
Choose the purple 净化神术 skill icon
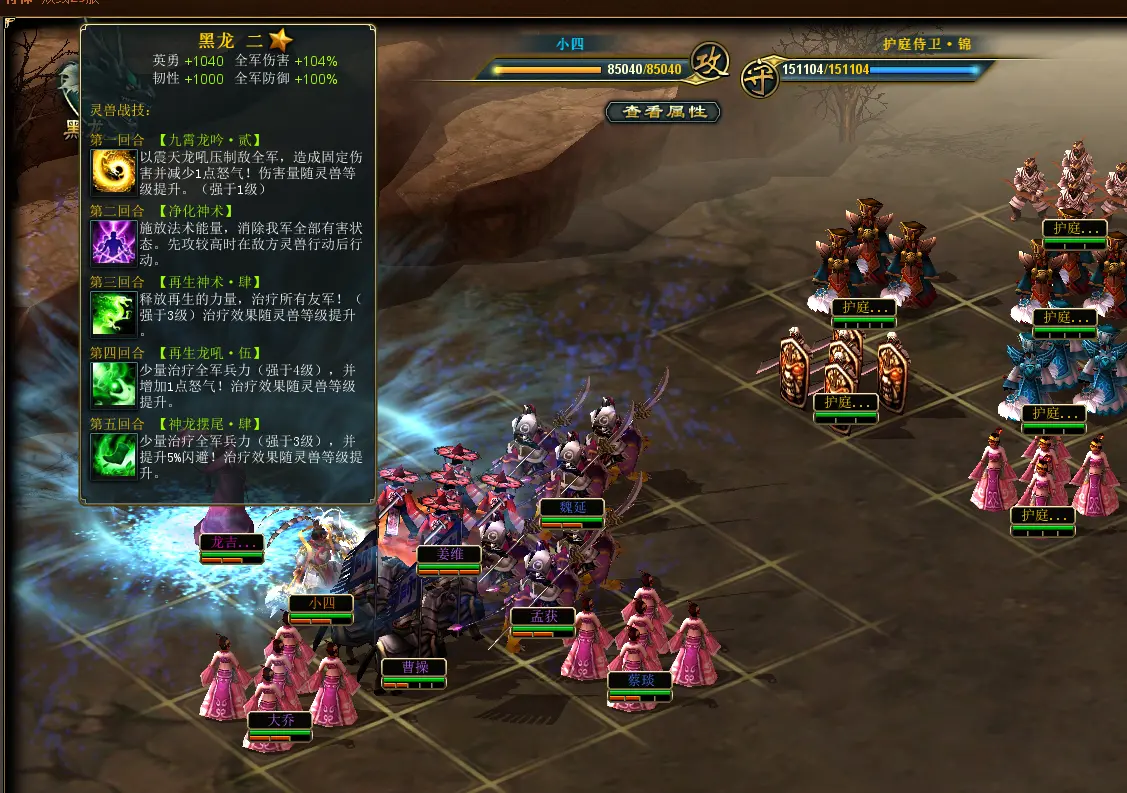point(113,242)
